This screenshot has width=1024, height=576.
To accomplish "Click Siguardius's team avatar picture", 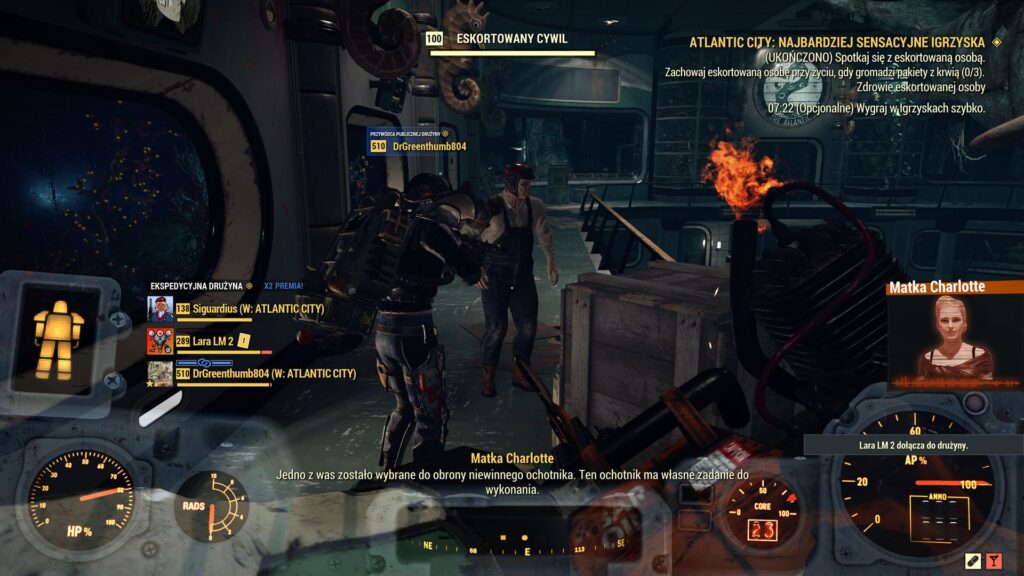I will click(x=159, y=309).
